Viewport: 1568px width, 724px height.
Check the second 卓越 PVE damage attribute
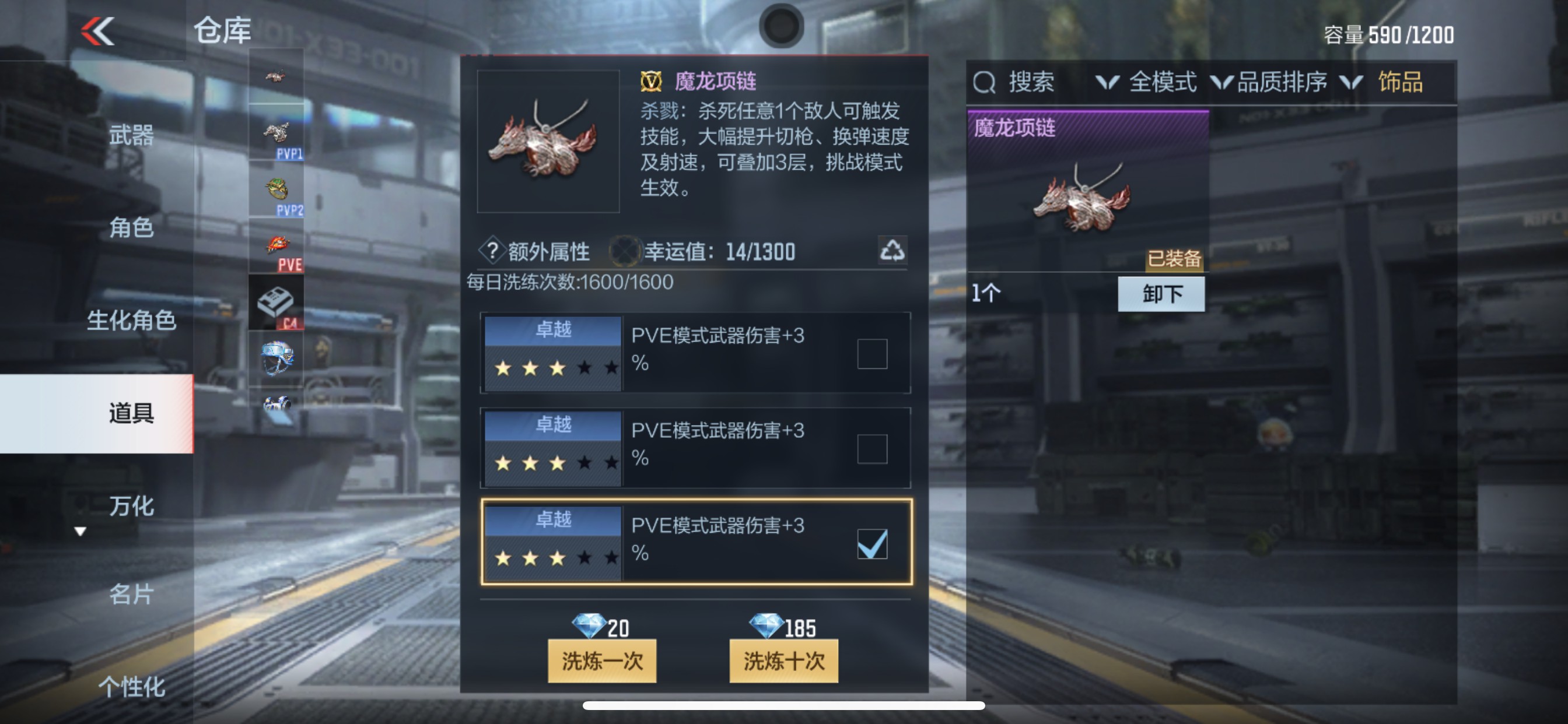click(873, 449)
